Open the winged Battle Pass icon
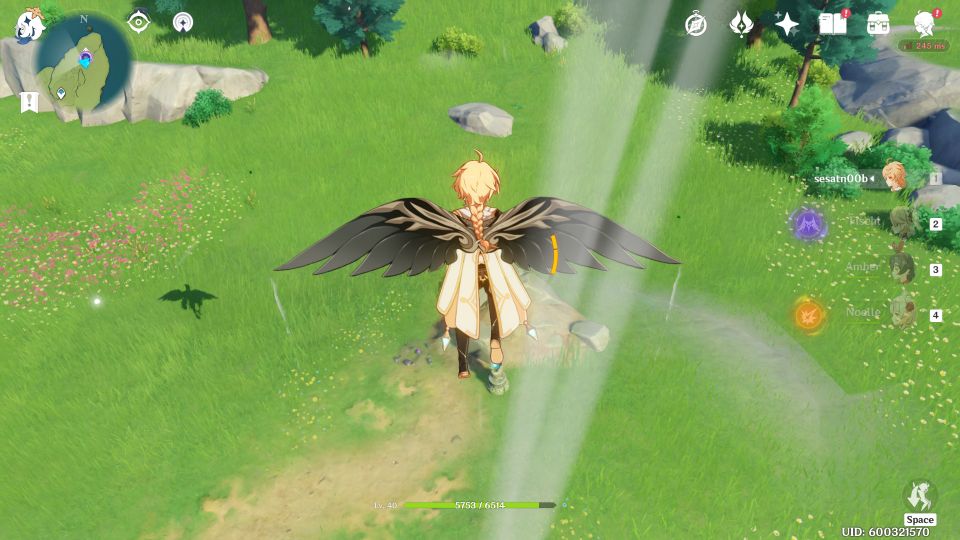This screenshot has height=540, width=960. pos(741,24)
